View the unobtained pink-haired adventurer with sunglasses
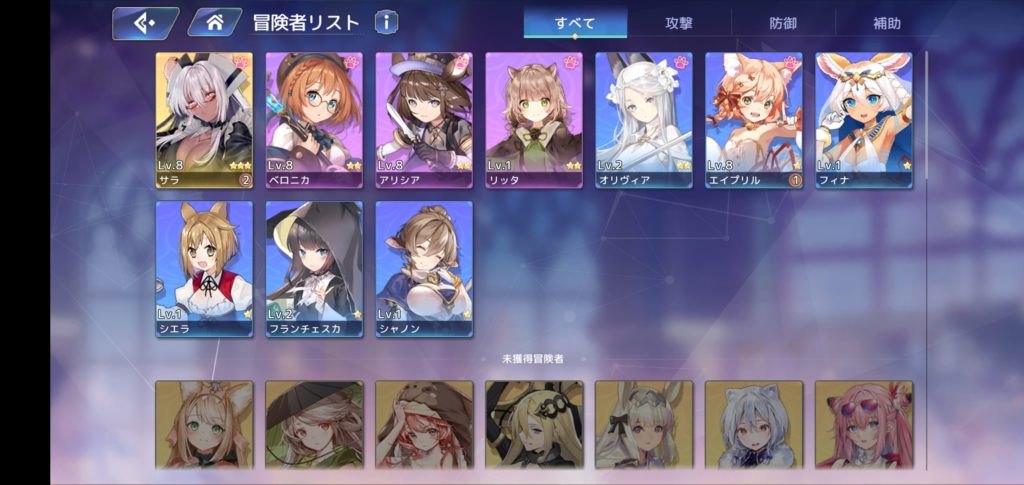Screen dimensions: 1024x485 (x=864, y=425)
